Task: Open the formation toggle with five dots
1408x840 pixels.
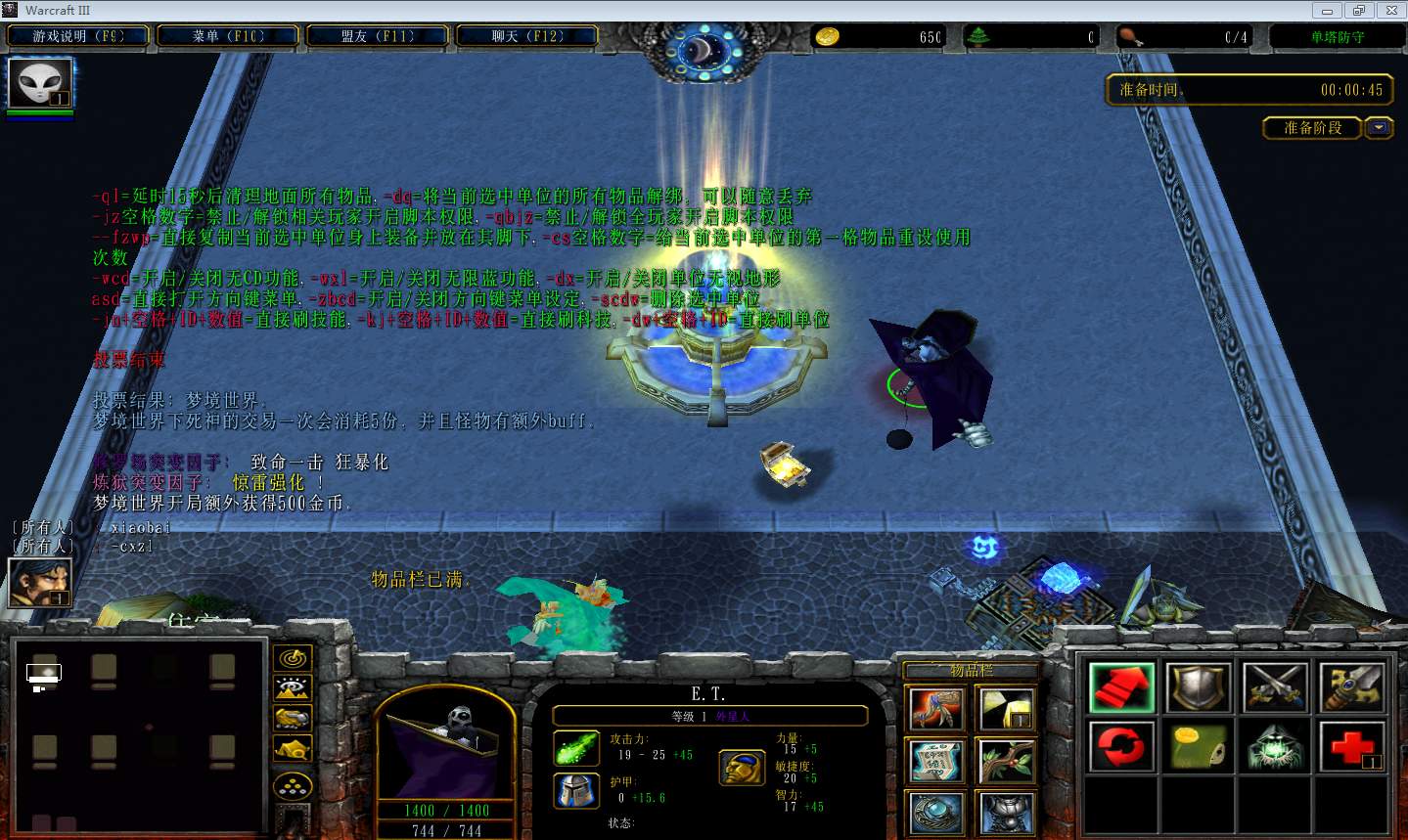Action: pyautogui.click(x=293, y=785)
